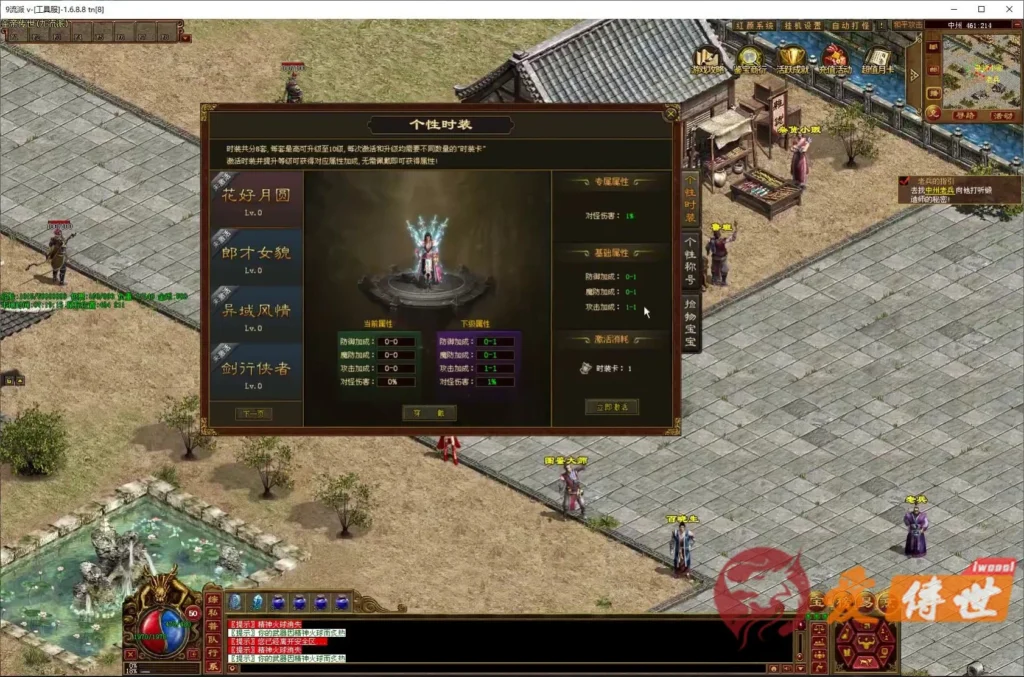
Task: Open 挂机设置 auto-play settings
Action: click(x=800, y=25)
